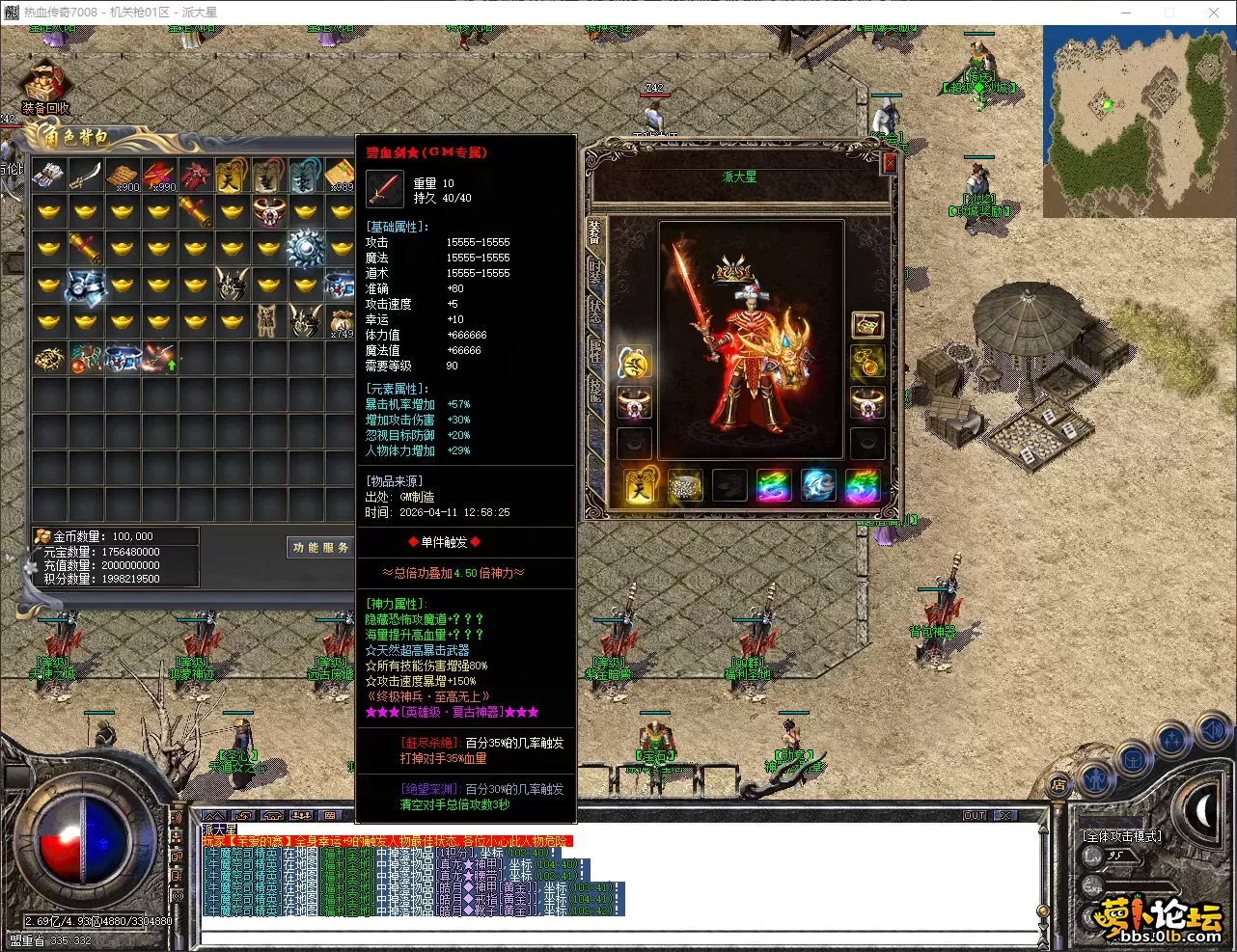Select the treasure chest equipment slot
The image size is (1237, 952).
(x=866, y=324)
